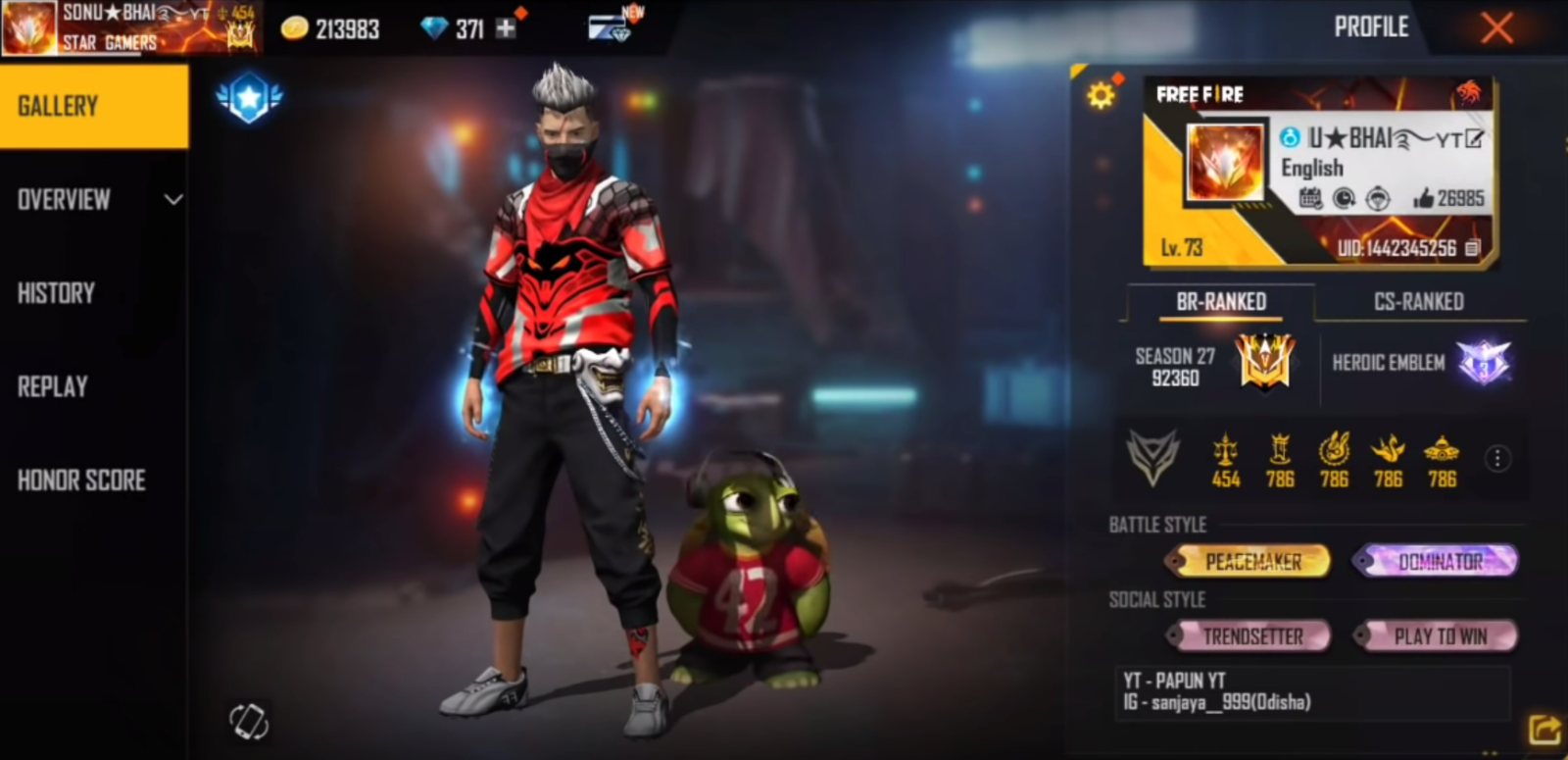Open profile settings gear icon

click(x=1101, y=94)
